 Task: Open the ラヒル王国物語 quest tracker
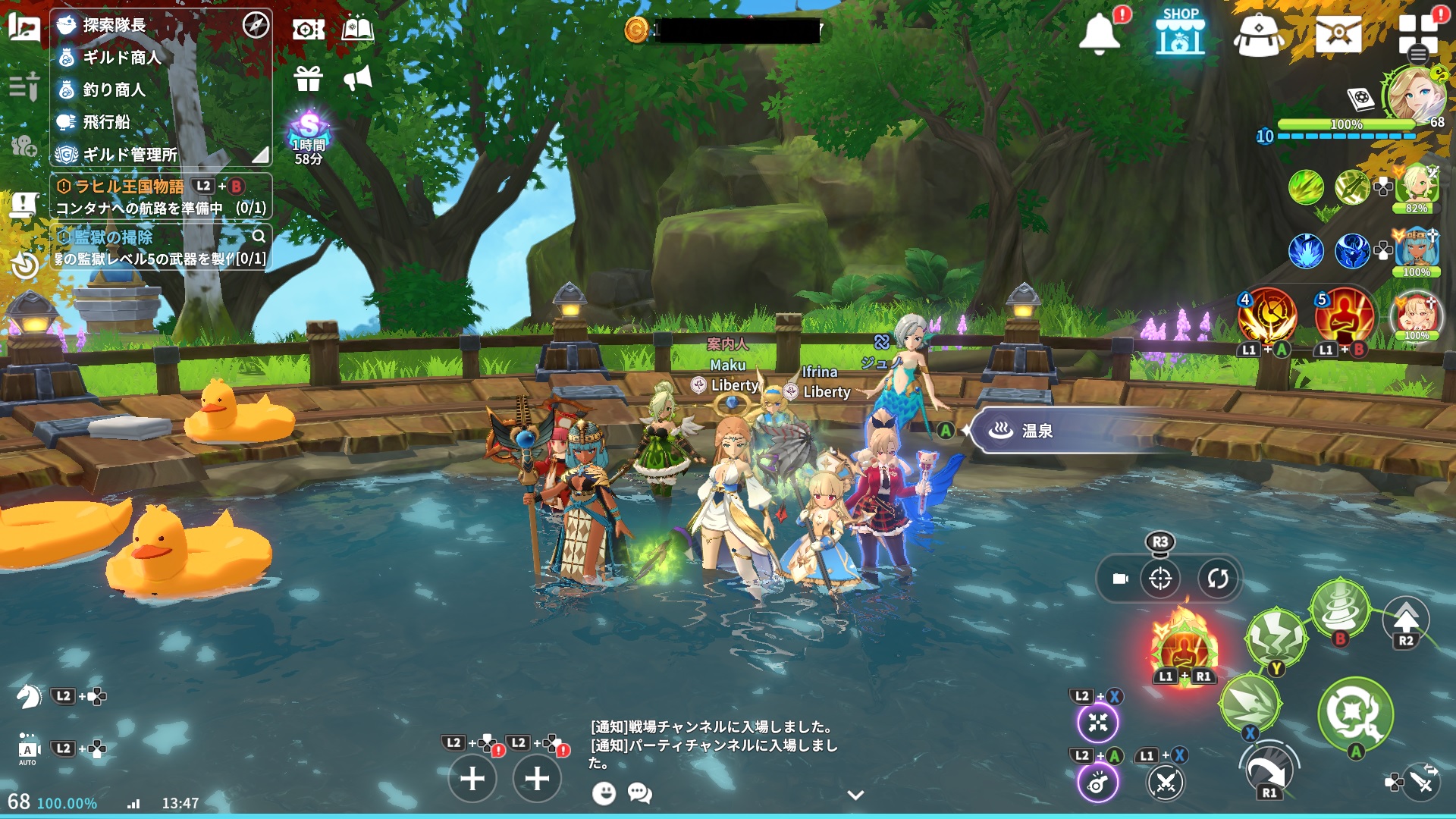coord(129,187)
